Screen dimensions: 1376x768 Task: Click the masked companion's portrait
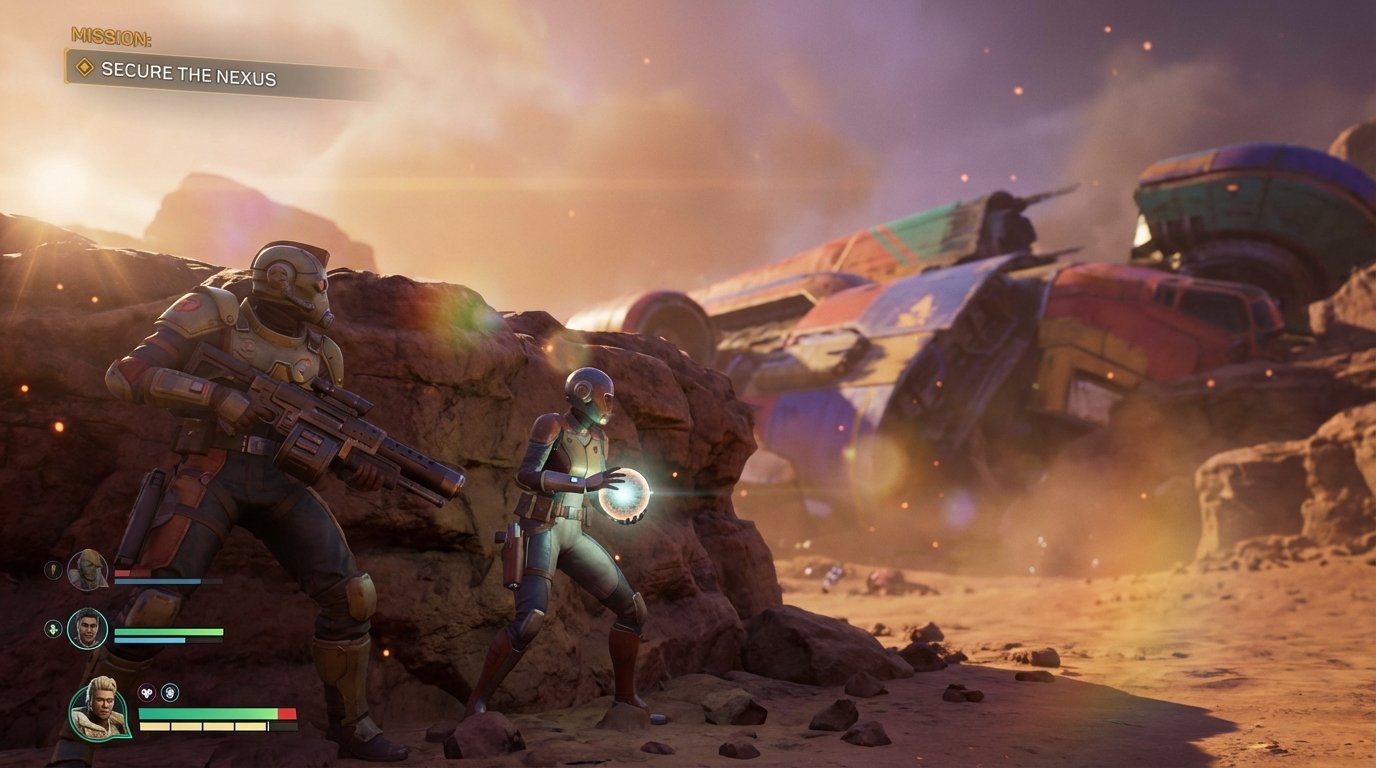point(87,571)
